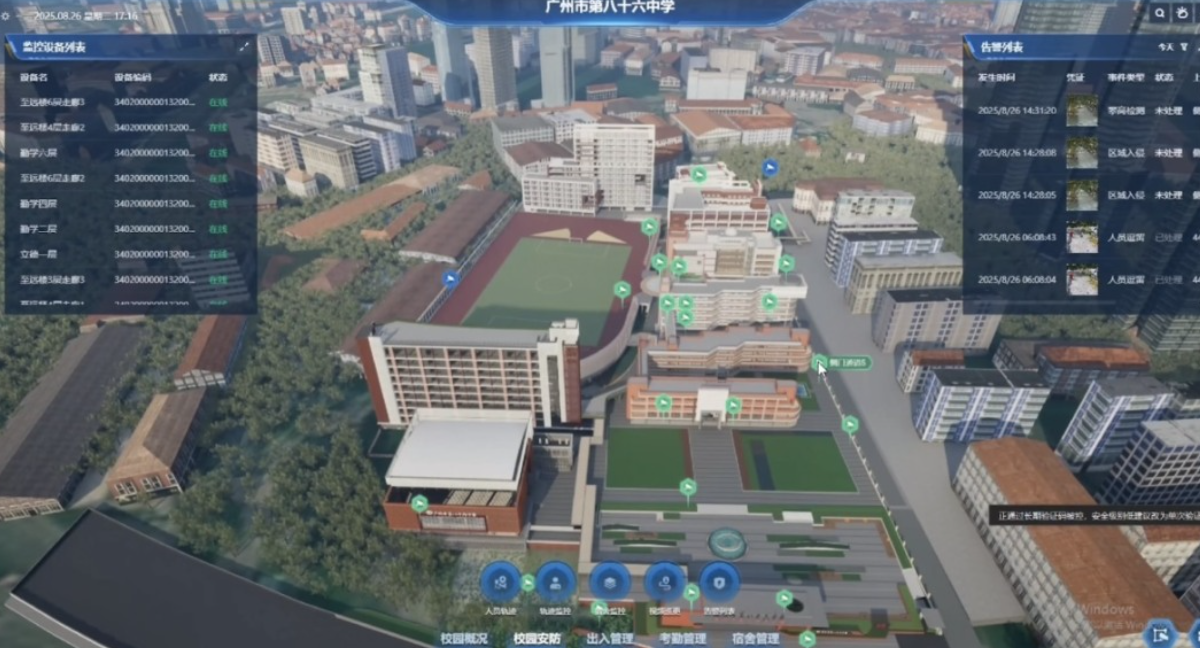
Task: Open the 今天 date filter in the alarm list
Action: pos(1164,47)
